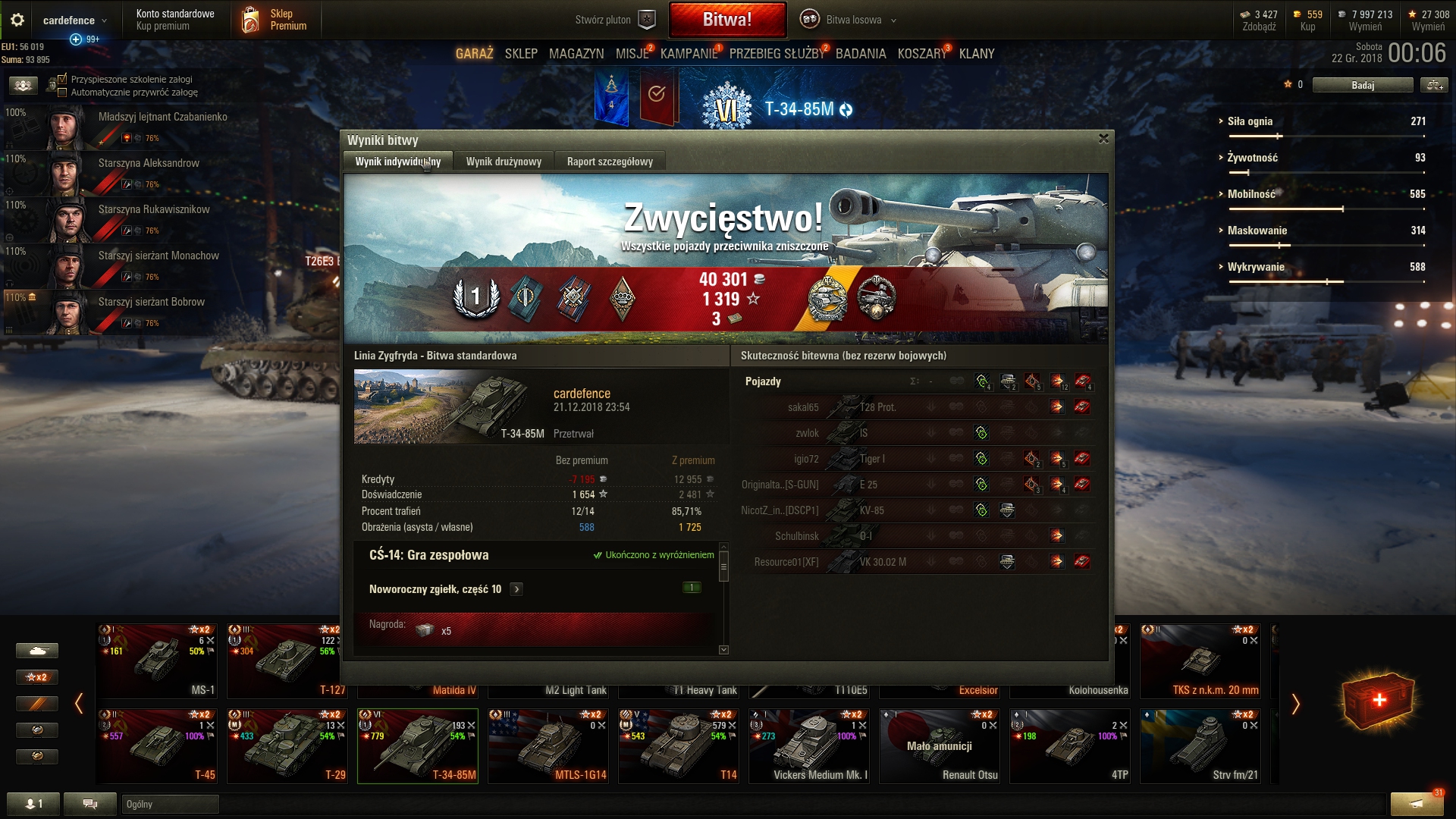Close the Wyniki bitwy window
The image size is (1456, 819).
point(1103,139)
